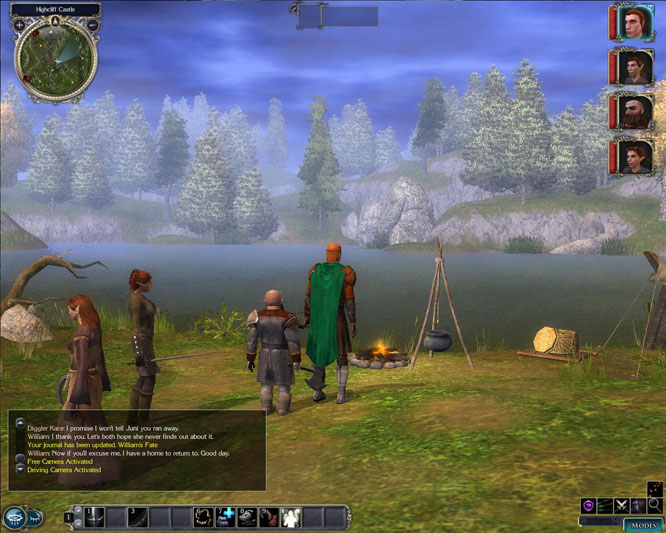Use the glowing white figure hotbar ability

[x=291, y=517]
